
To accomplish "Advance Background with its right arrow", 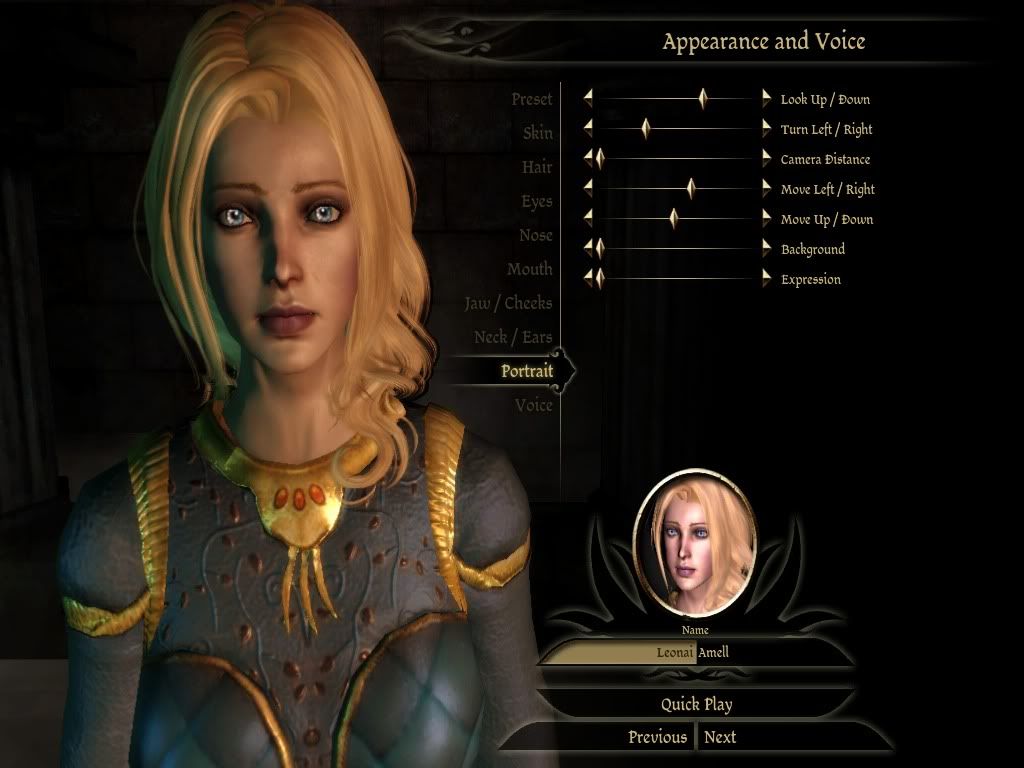I will (767, 249).
